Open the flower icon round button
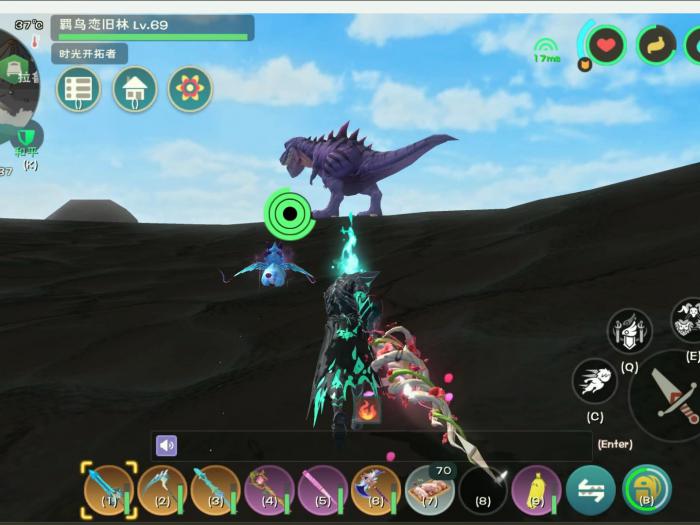700x525 pixels. tap(189, 89)
